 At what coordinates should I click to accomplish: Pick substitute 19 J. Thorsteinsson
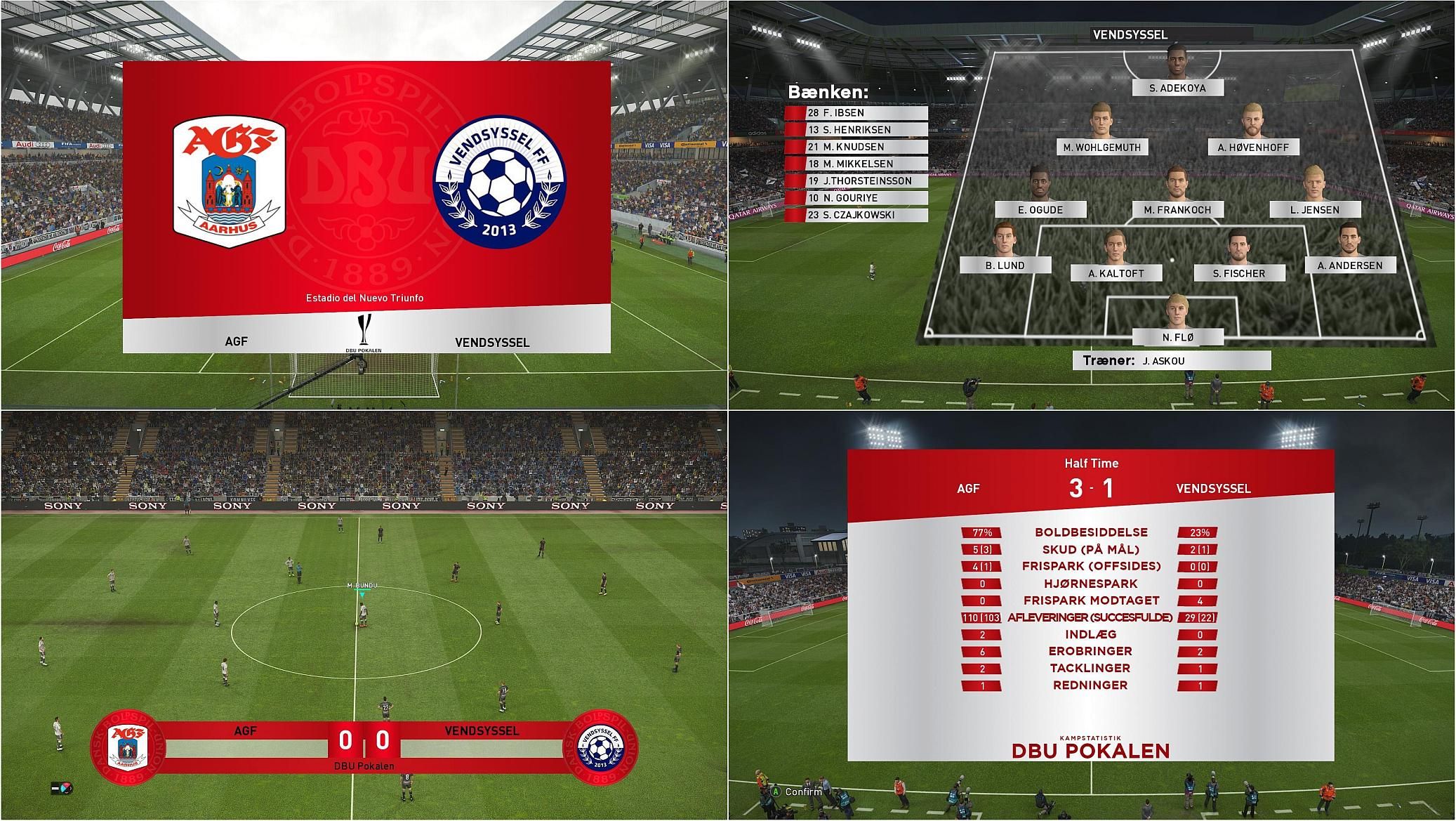pos(856,180)
